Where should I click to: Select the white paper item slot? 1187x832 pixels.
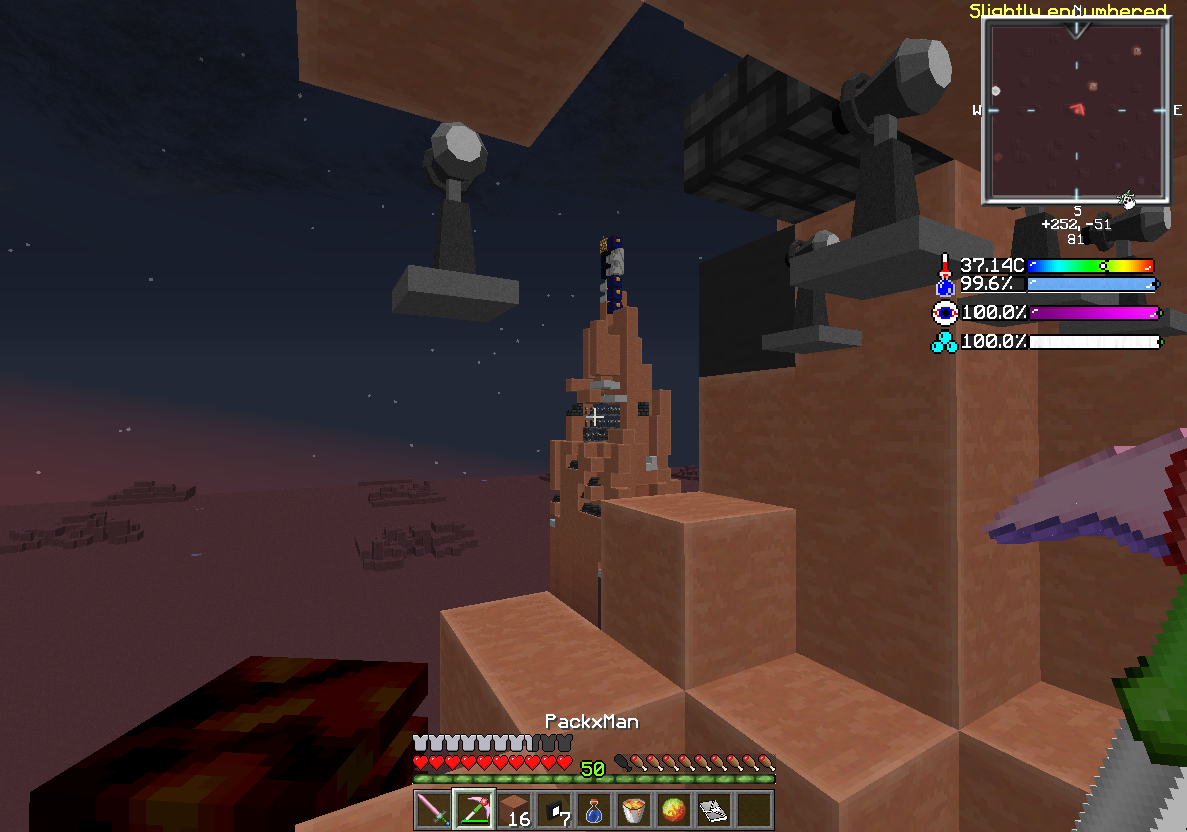[713, 809]
